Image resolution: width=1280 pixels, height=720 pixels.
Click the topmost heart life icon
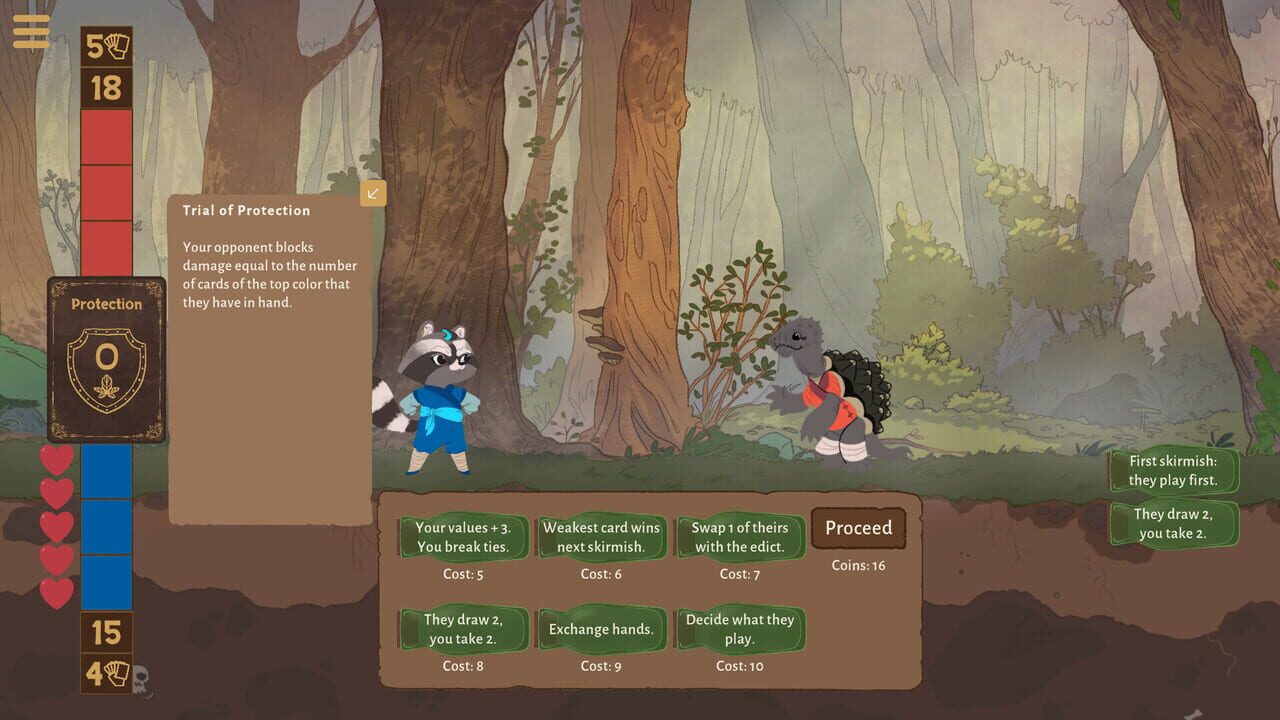pos(57,458)
